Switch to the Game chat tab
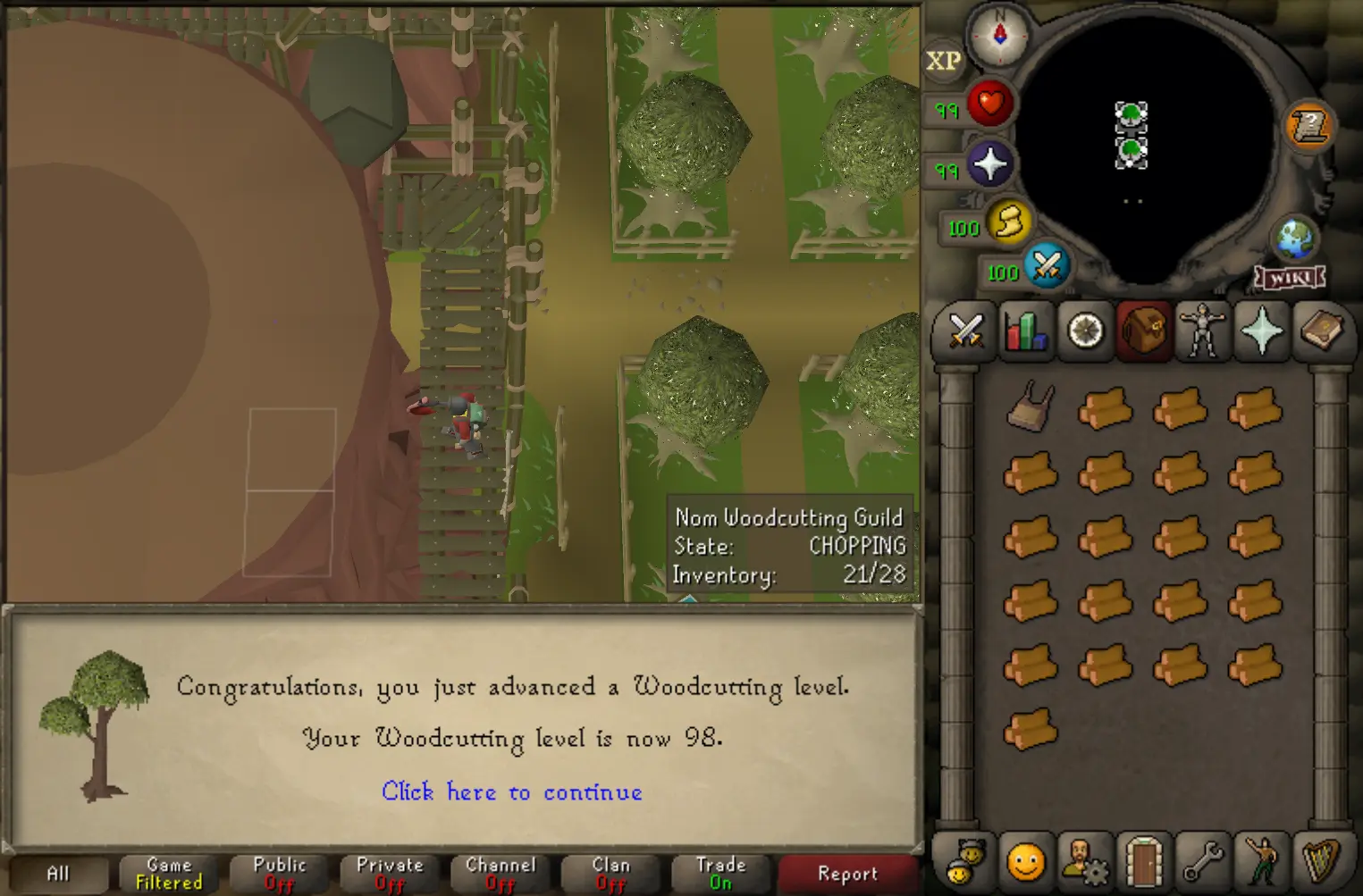Image resolution: width=1363 pixels, height=896 pixels. click(x=167, y=873)
